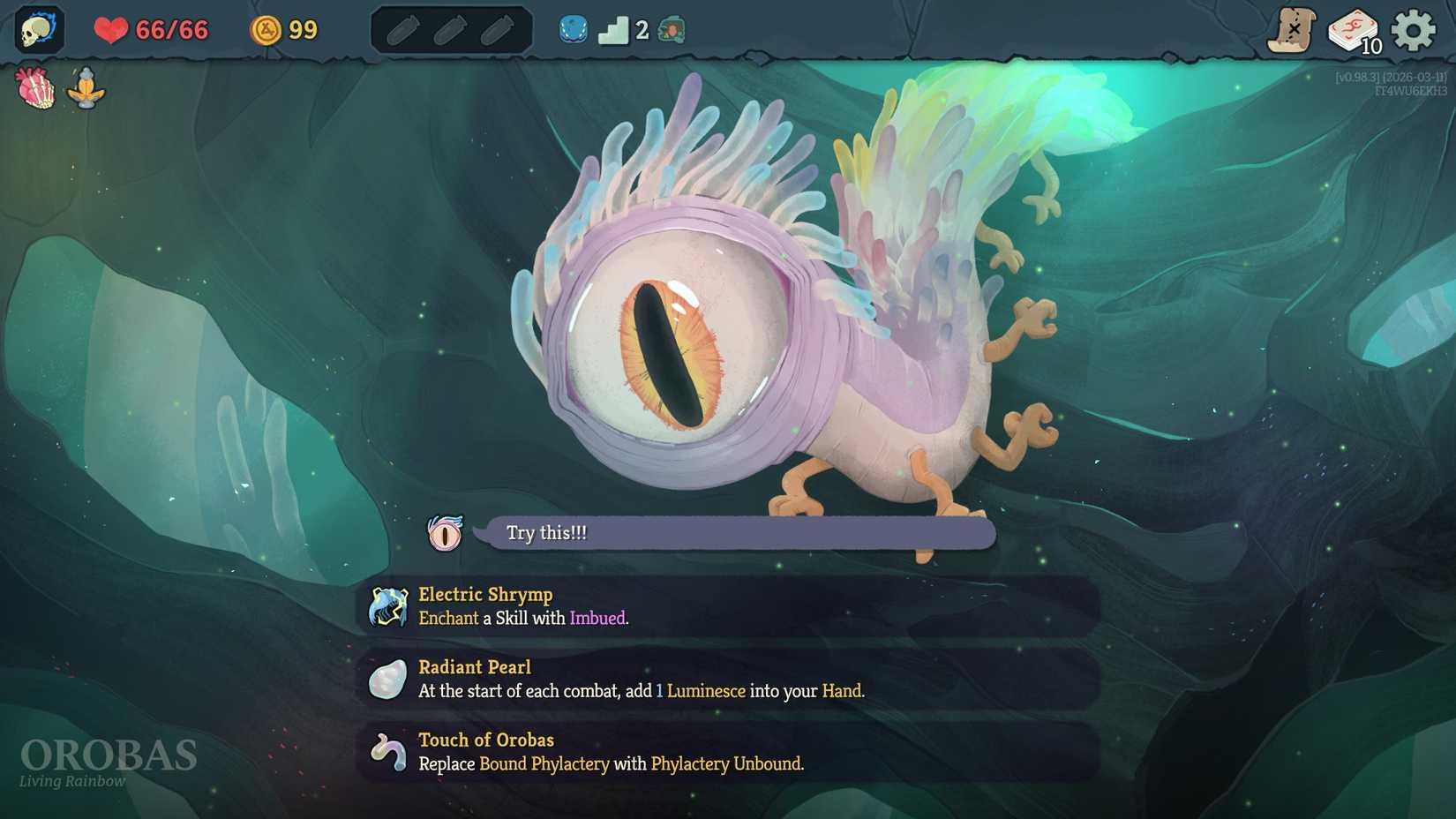Inspect the pink heart relic
Image resolution: width=1456 pixels, height=819 pixels.
(x=35, y=88)
